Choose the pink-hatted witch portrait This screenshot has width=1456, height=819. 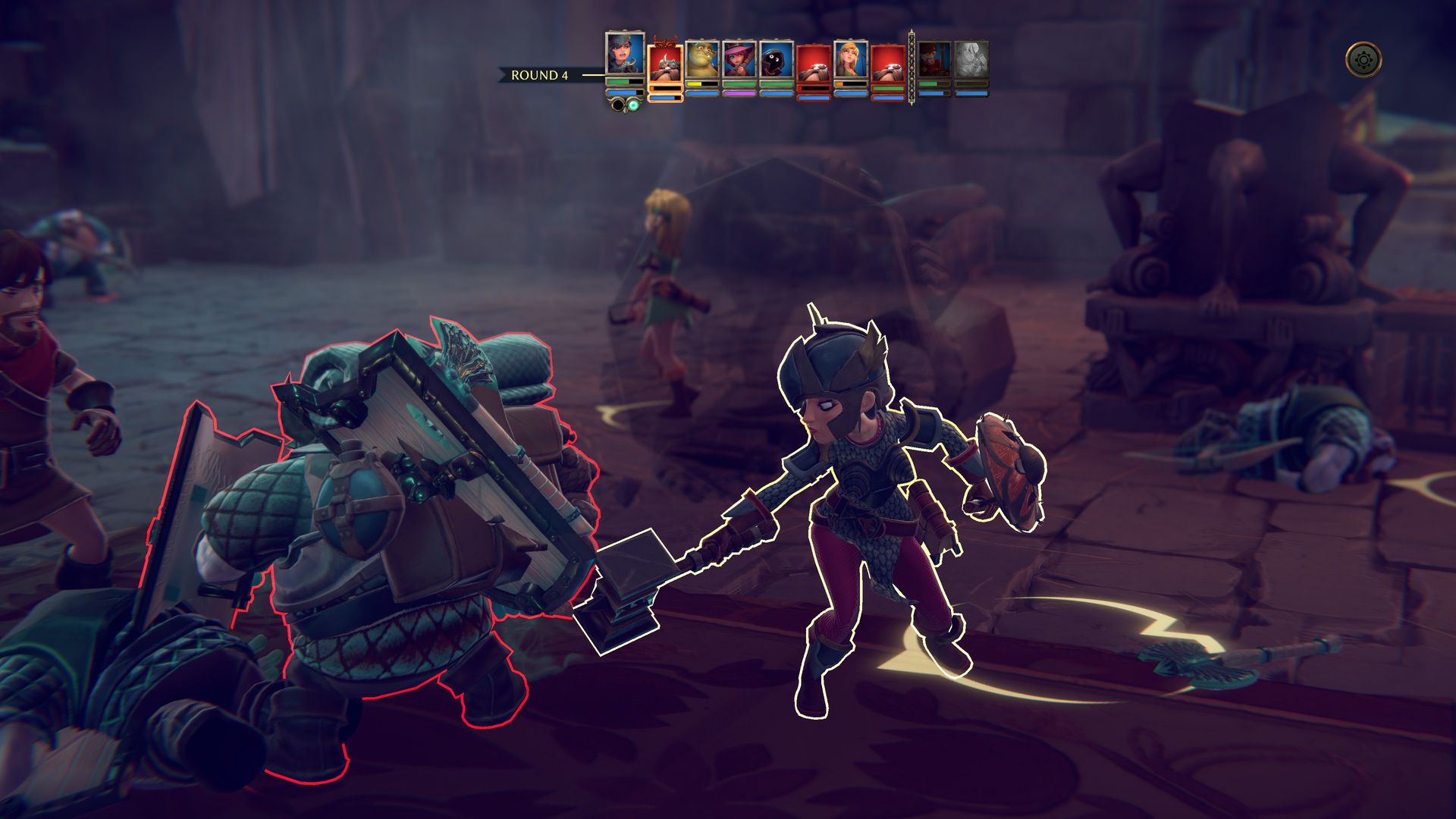(x=739, y=60)
